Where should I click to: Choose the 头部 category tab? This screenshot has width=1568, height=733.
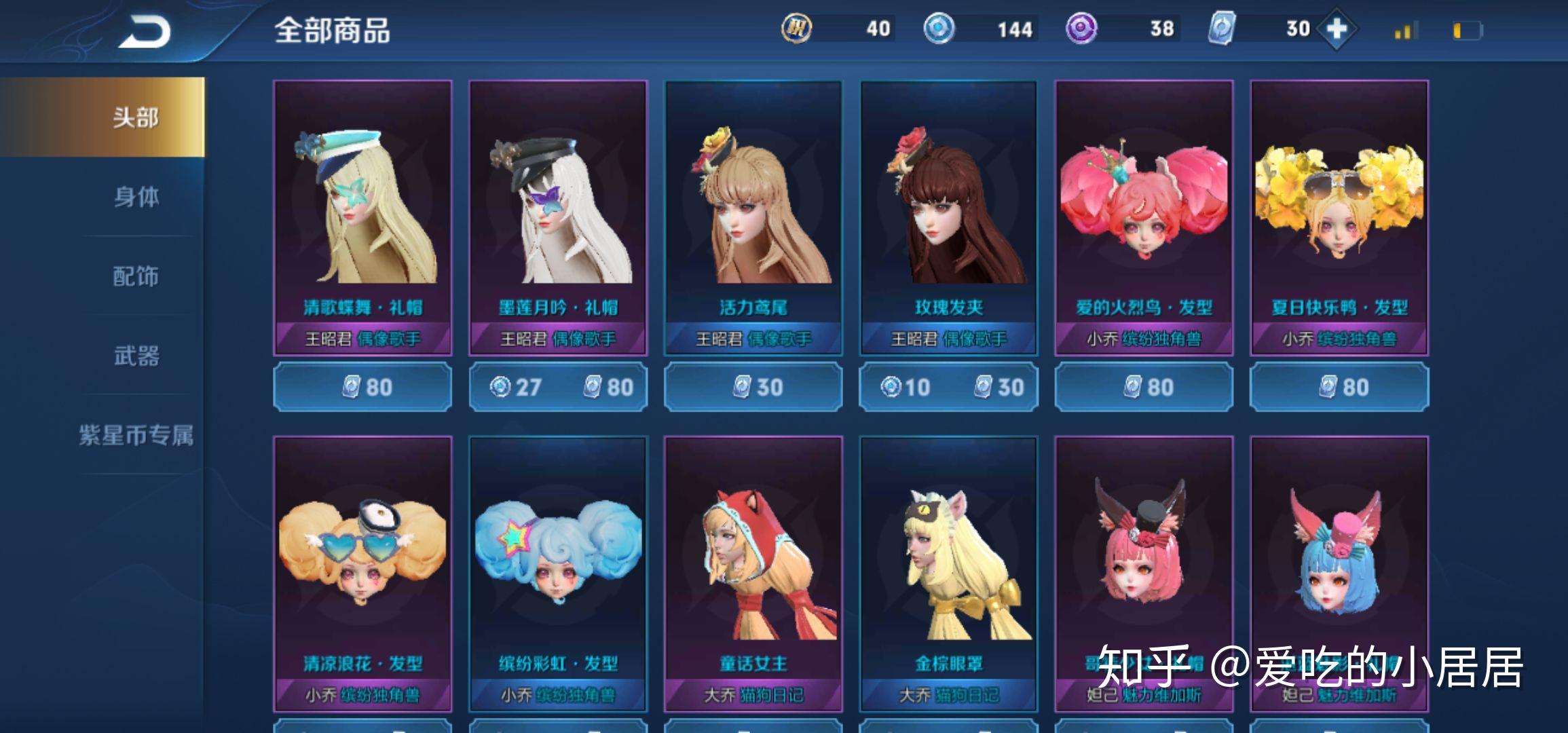pos(136,117)
